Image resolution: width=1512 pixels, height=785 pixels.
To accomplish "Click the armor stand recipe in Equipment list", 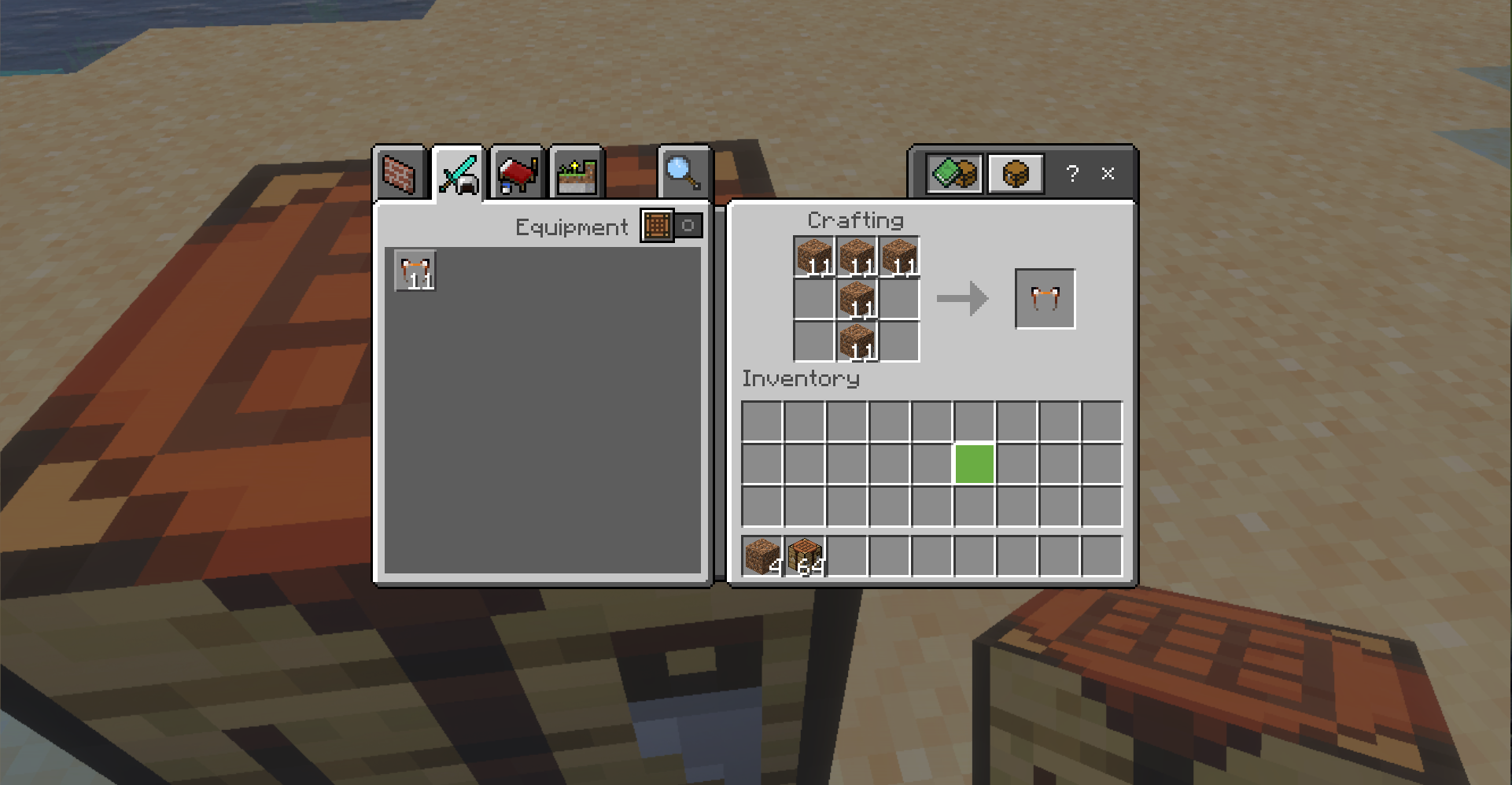I will tap(415, 271).
